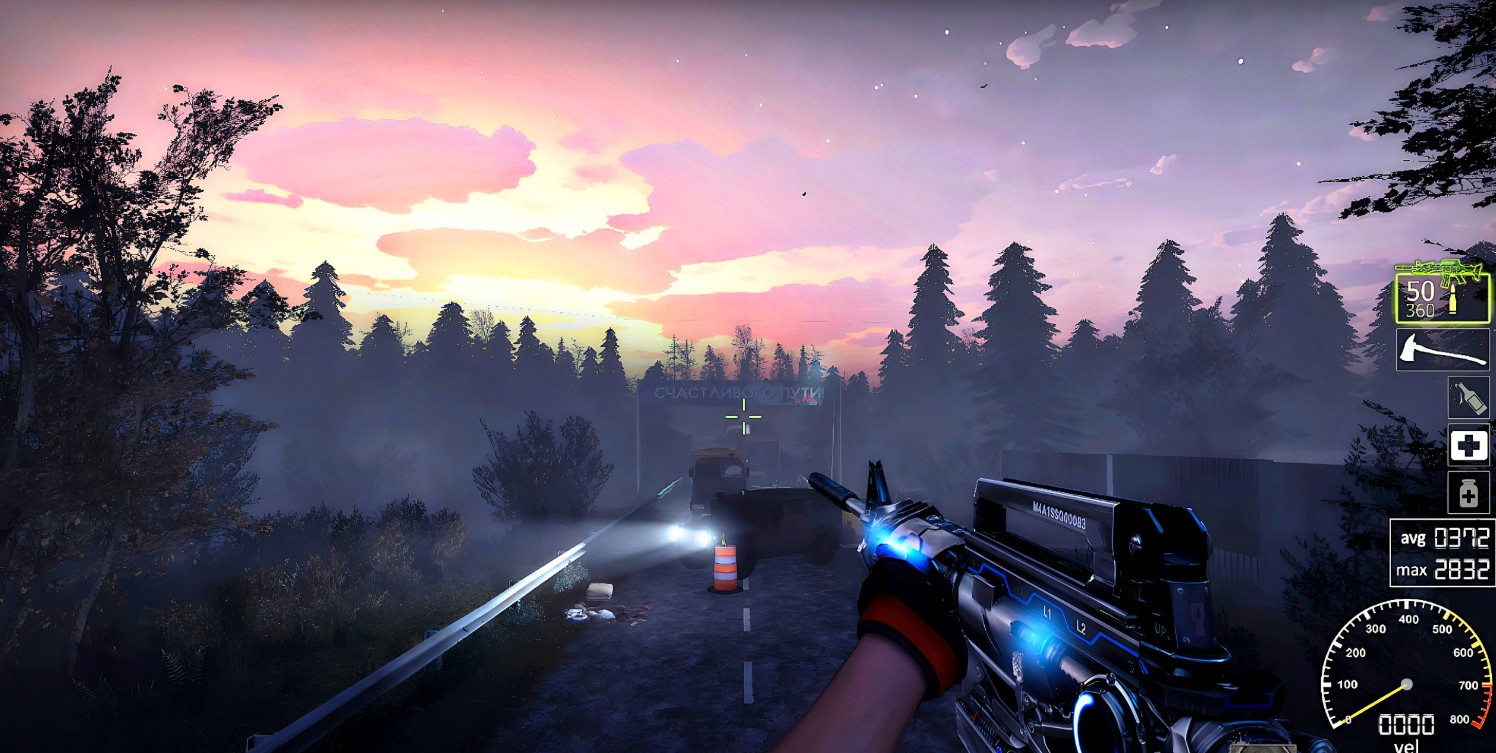Switch to the axe melee slot
This screenshot has height=753, width=1496.
click(x=1442, y=350)
